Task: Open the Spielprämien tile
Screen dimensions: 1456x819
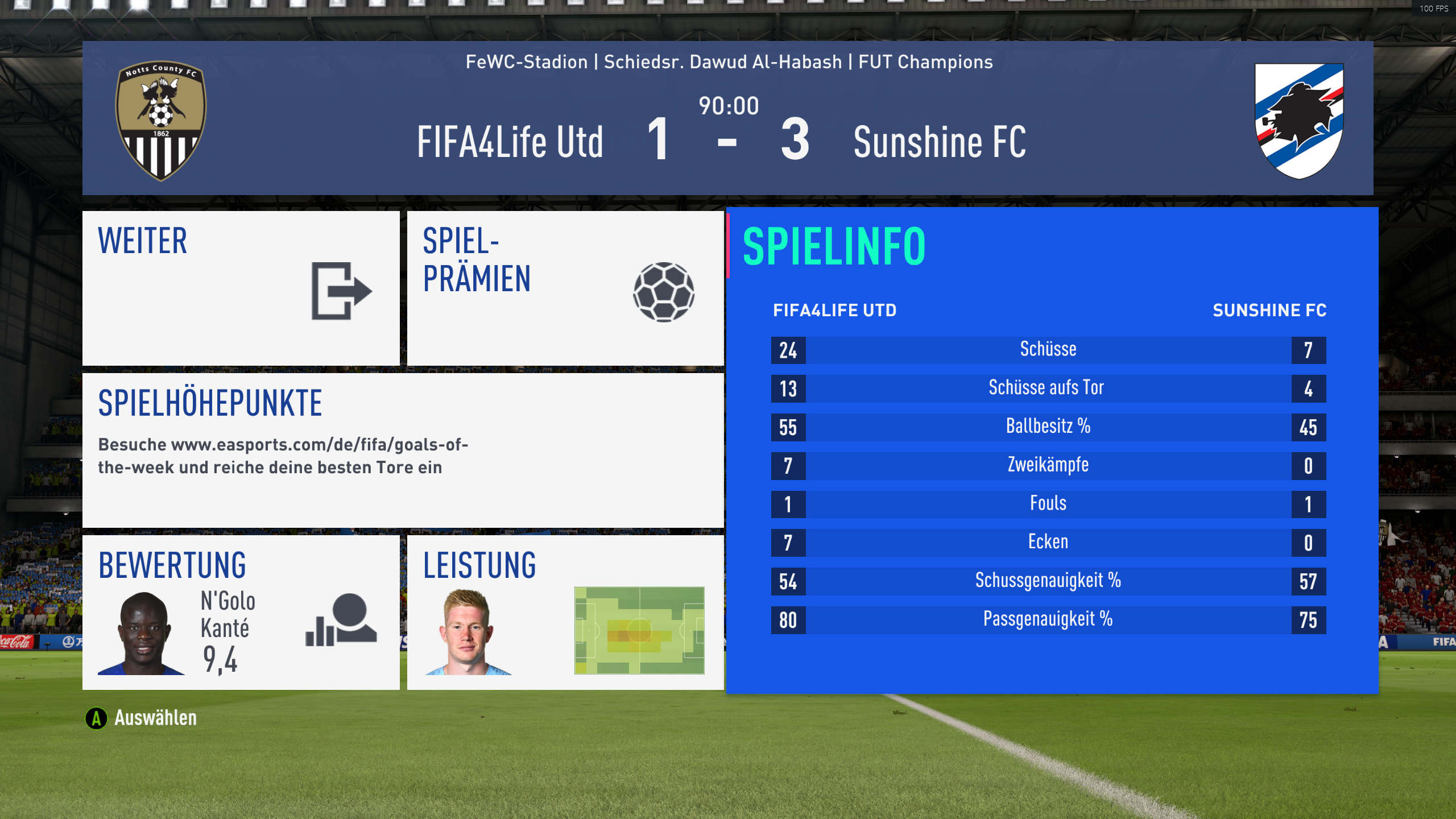Action: [565, 288]
